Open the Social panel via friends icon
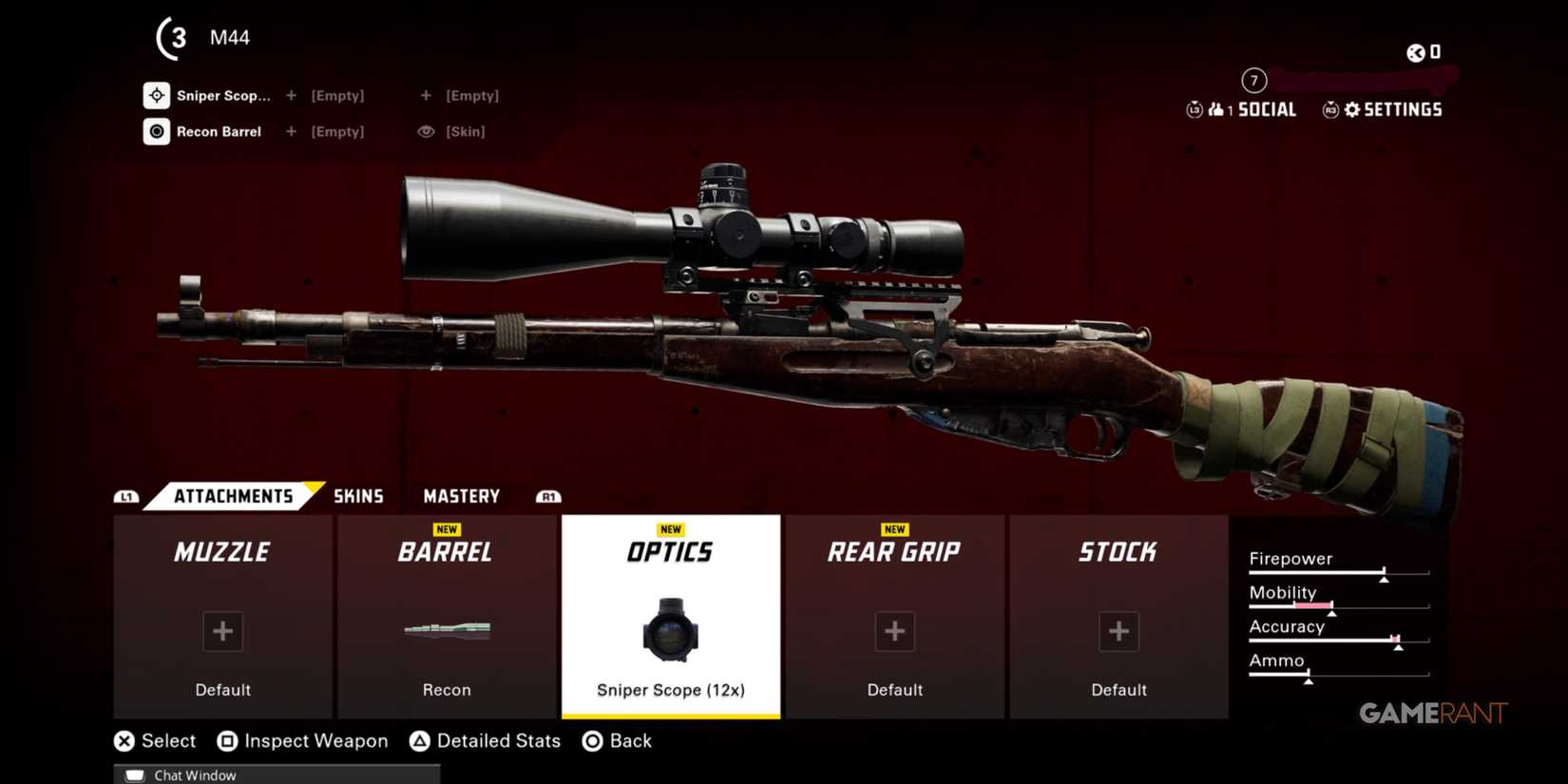The height and width of the screenshot is (784, 1568). [x=1215, y=108]
